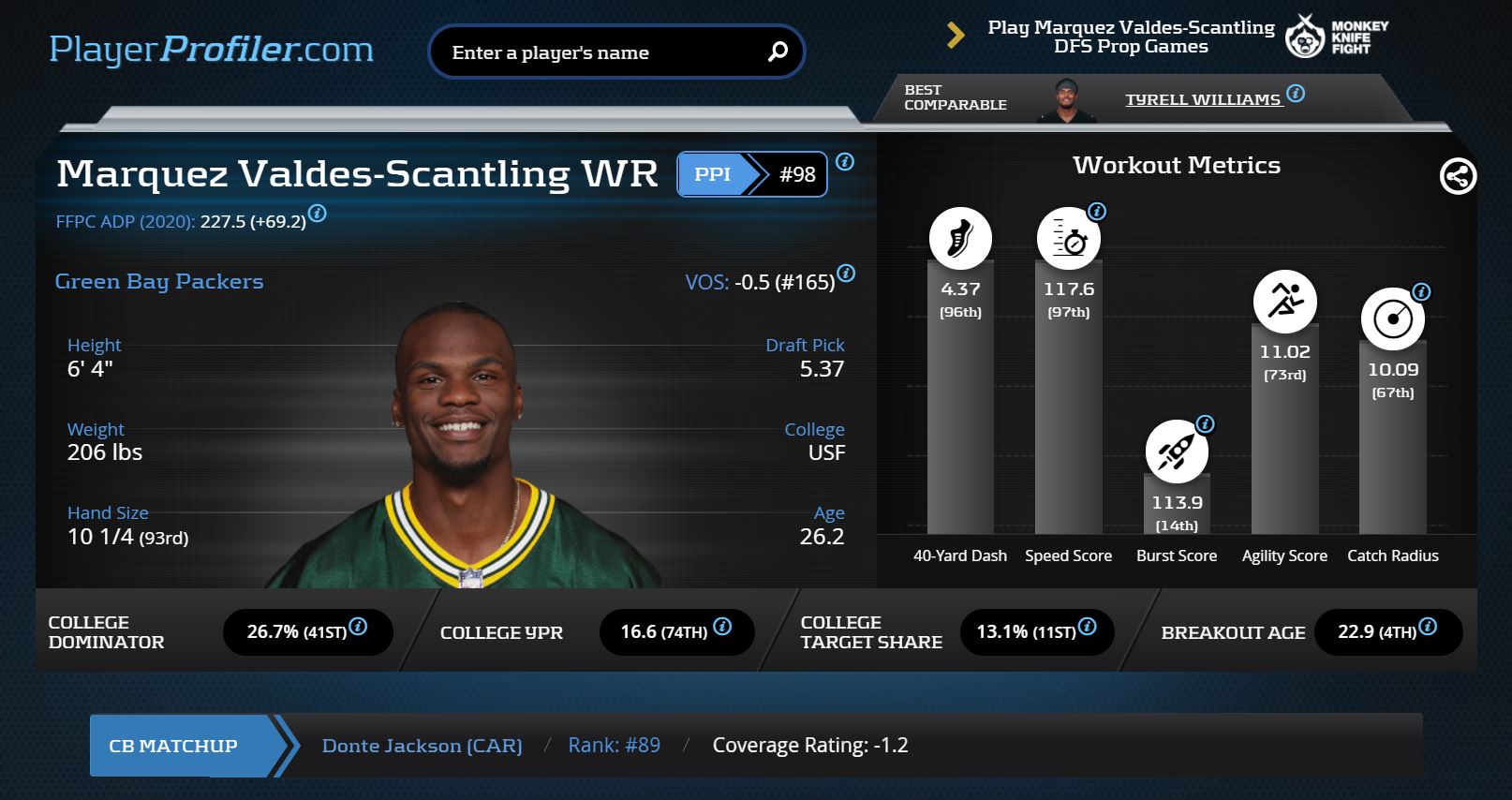This screenshot has width=1512, height=800.
Task: Show info for the PPI ranking
Action: [845, 162]
